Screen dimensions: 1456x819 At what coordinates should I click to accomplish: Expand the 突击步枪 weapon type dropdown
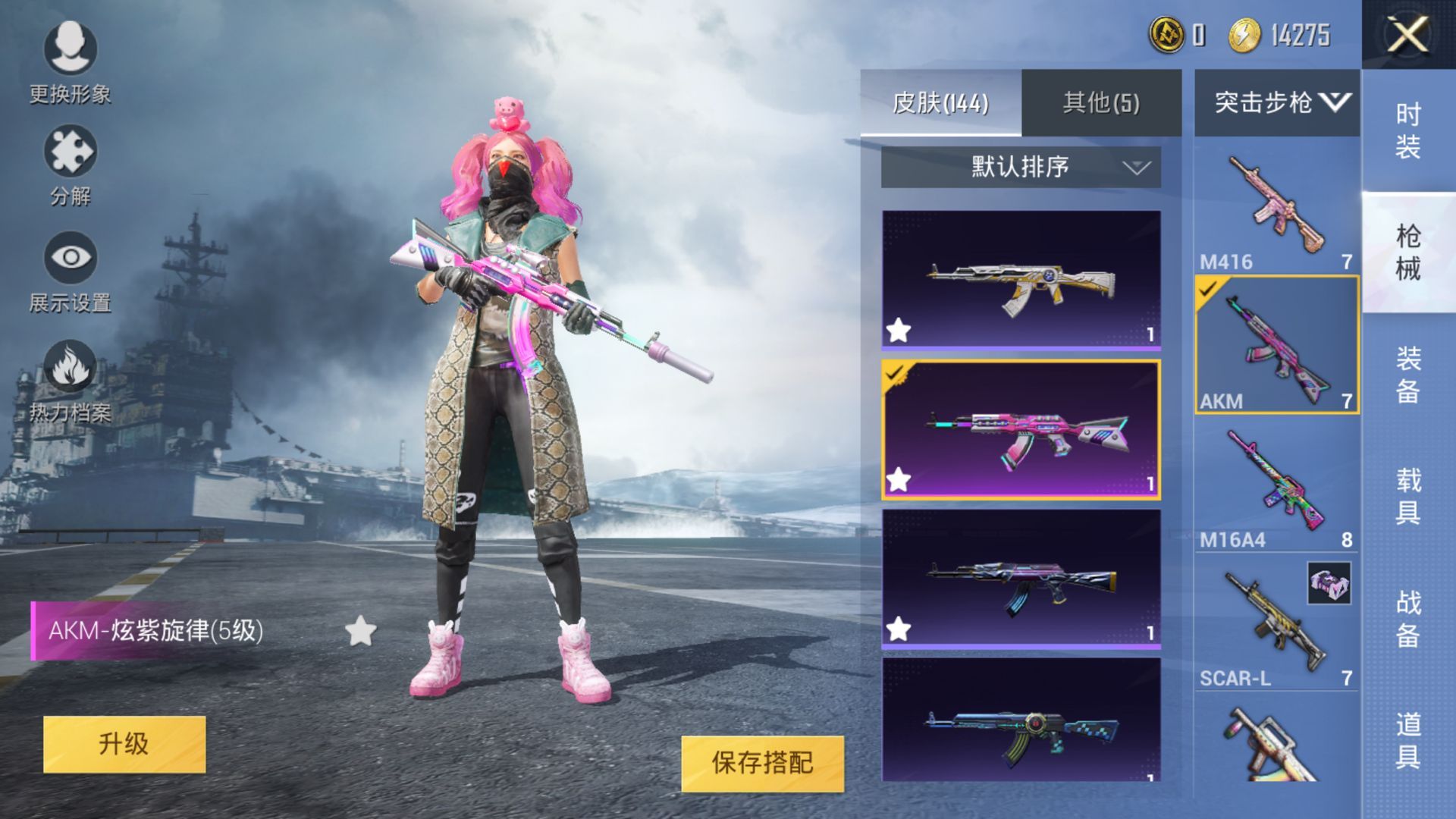click(1277, 102)
